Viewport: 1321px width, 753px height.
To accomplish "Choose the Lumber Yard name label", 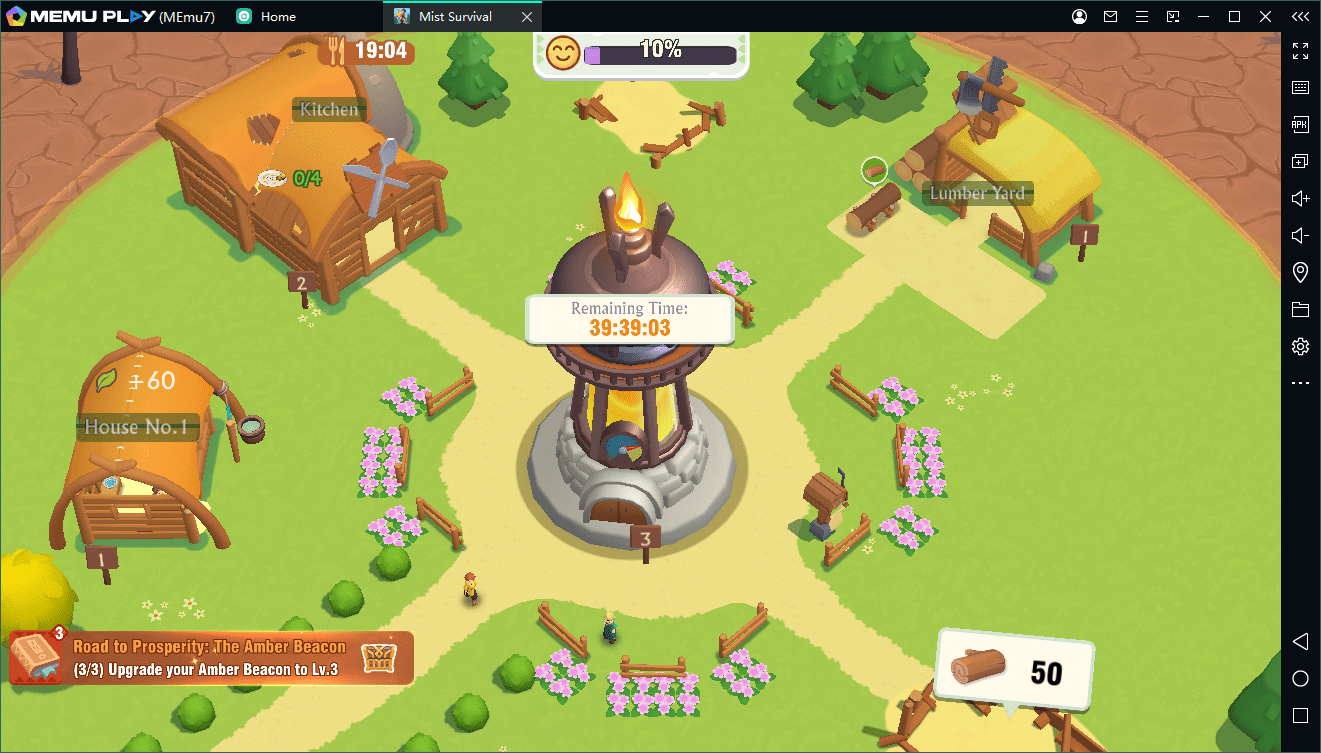I will (x=977, y=194).
